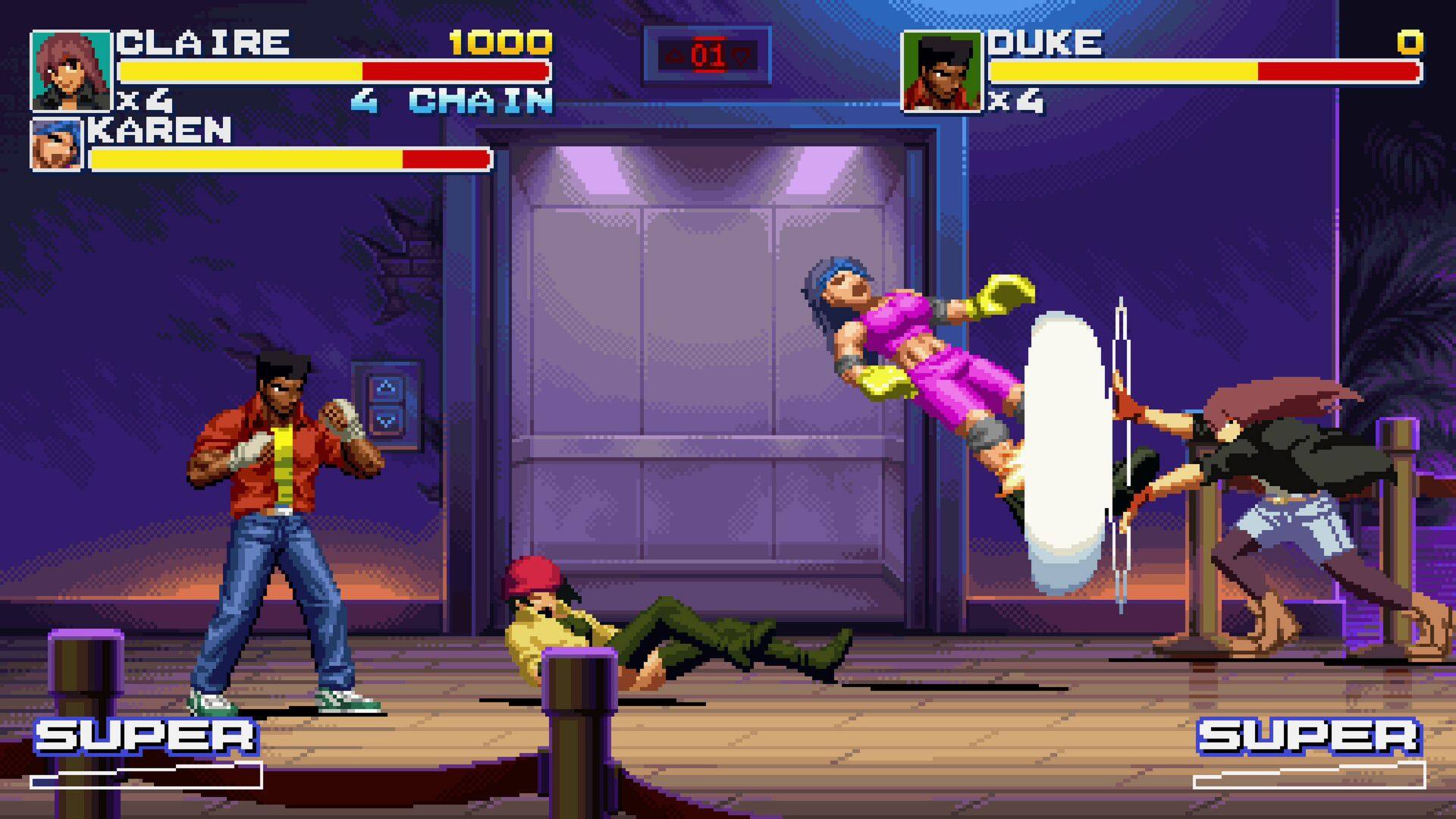Open the elevator control panel on the wall
This screenshot has height=819, width=1456.
click(x=388, y=403)
